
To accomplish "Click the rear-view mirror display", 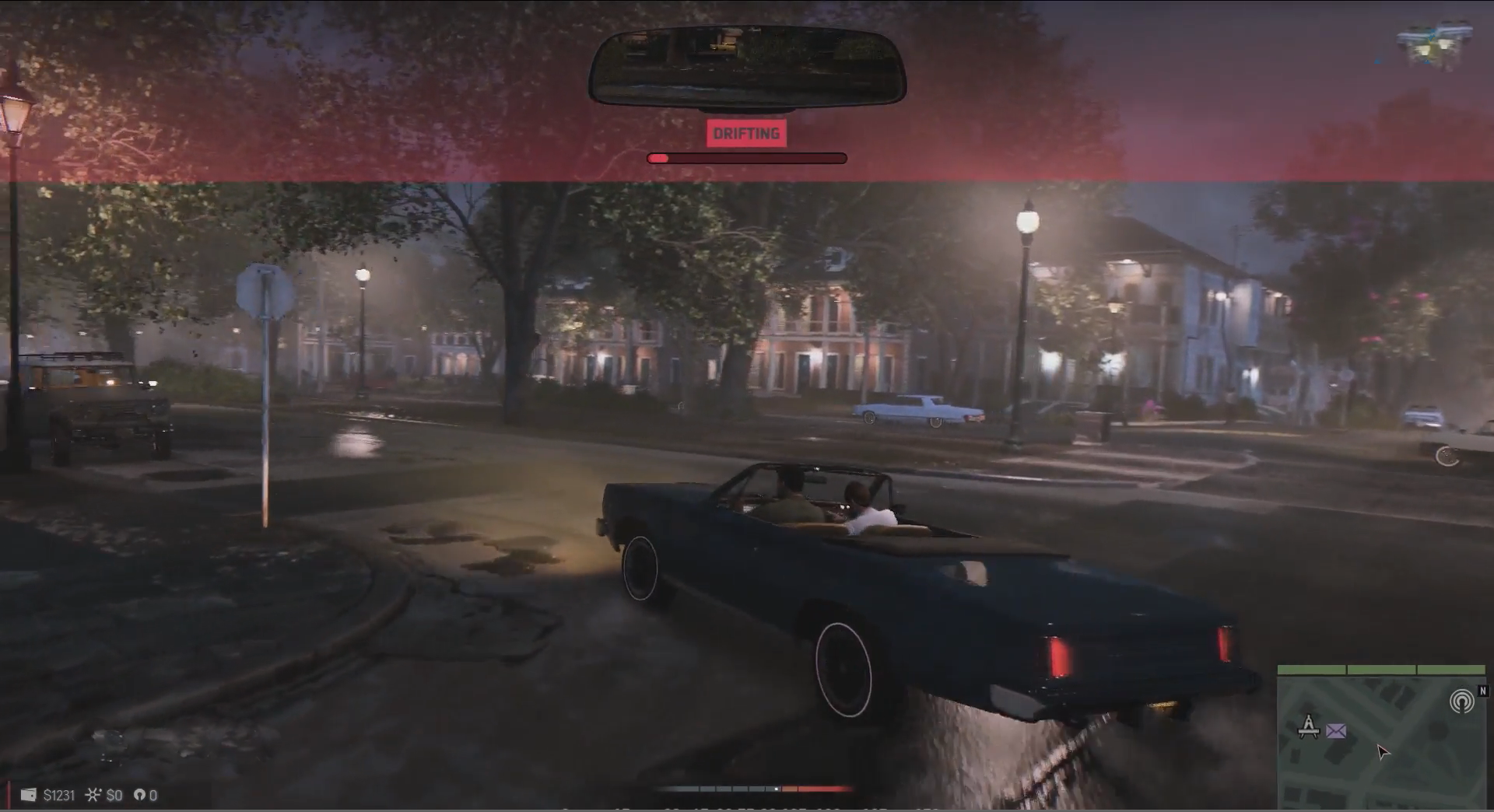I will point(747,67).
